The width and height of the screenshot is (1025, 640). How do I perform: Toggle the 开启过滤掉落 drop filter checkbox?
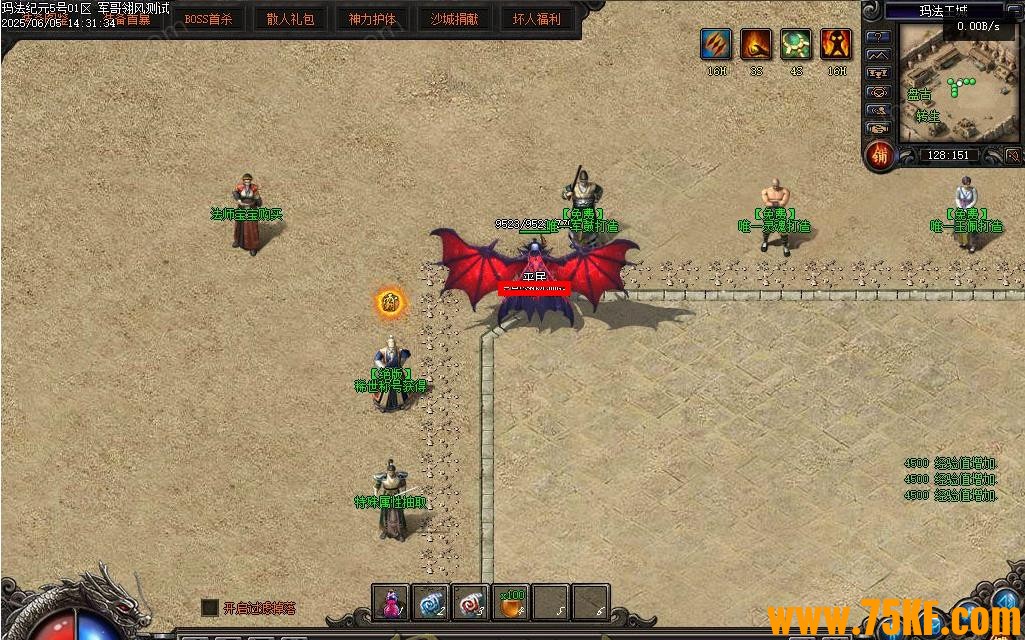209,607
